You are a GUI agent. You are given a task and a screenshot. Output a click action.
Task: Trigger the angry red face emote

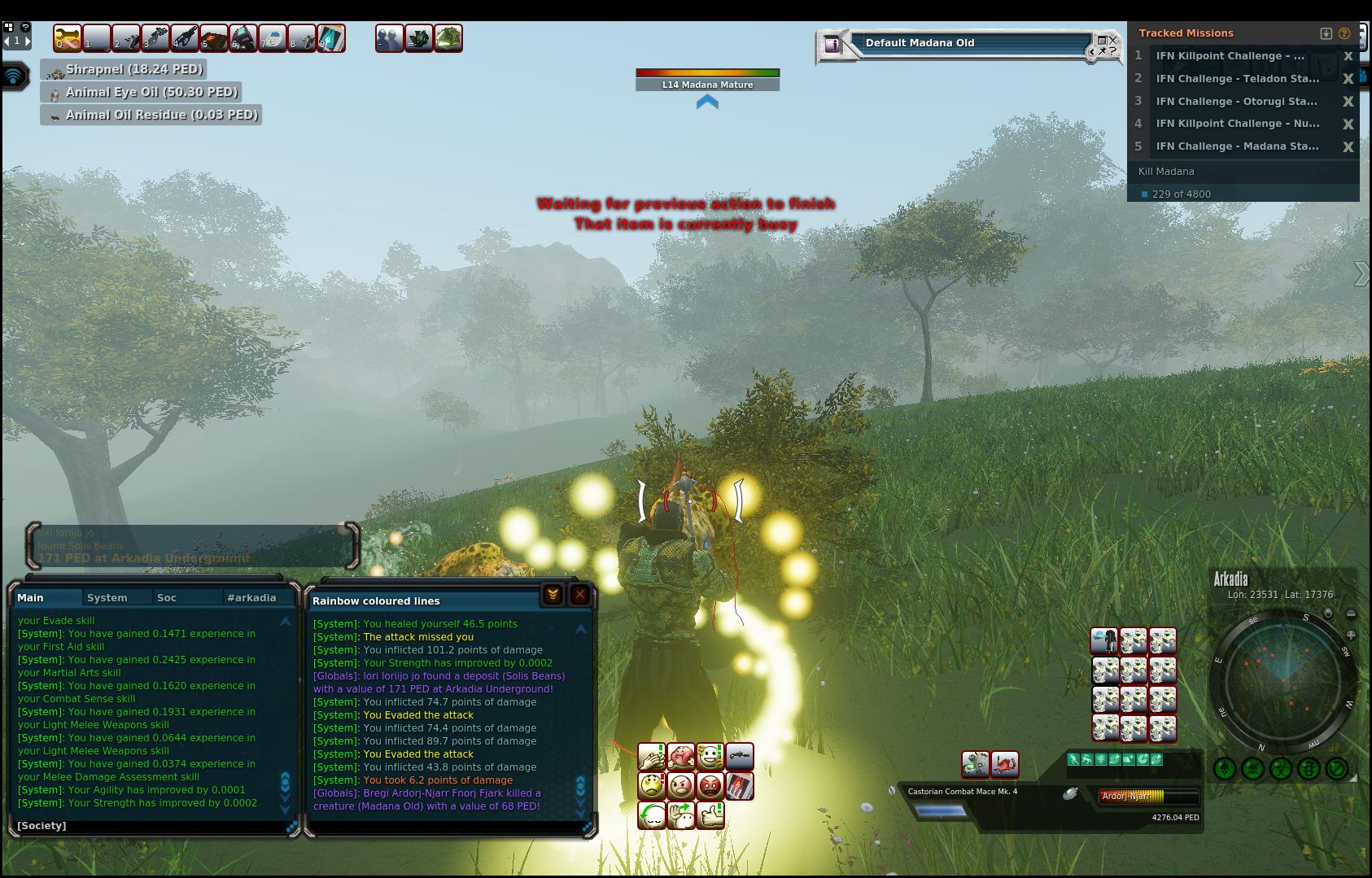point(710,786)
